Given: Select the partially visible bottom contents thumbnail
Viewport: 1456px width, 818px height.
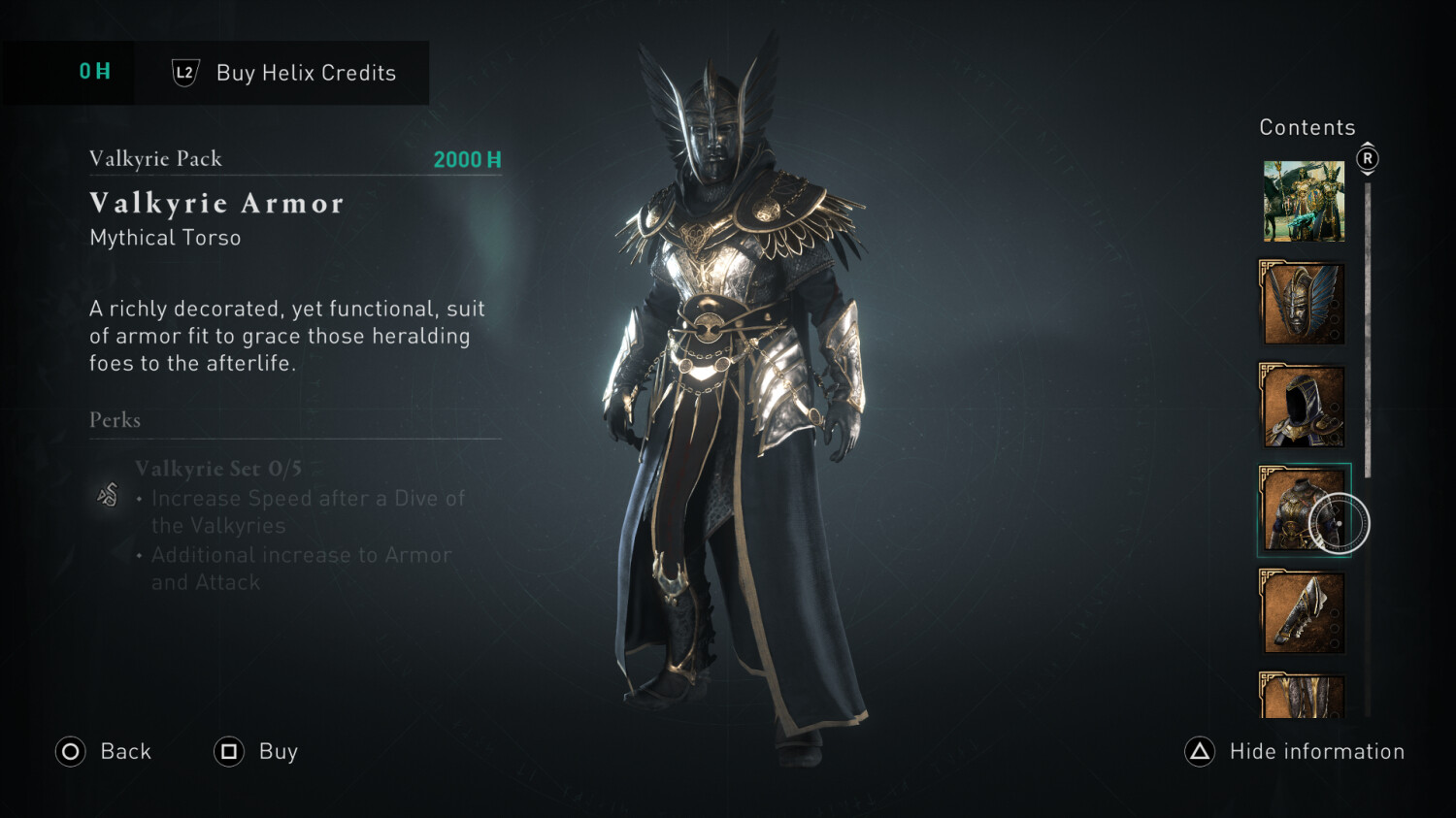Looking at the screenshot, I should 1303,696.
